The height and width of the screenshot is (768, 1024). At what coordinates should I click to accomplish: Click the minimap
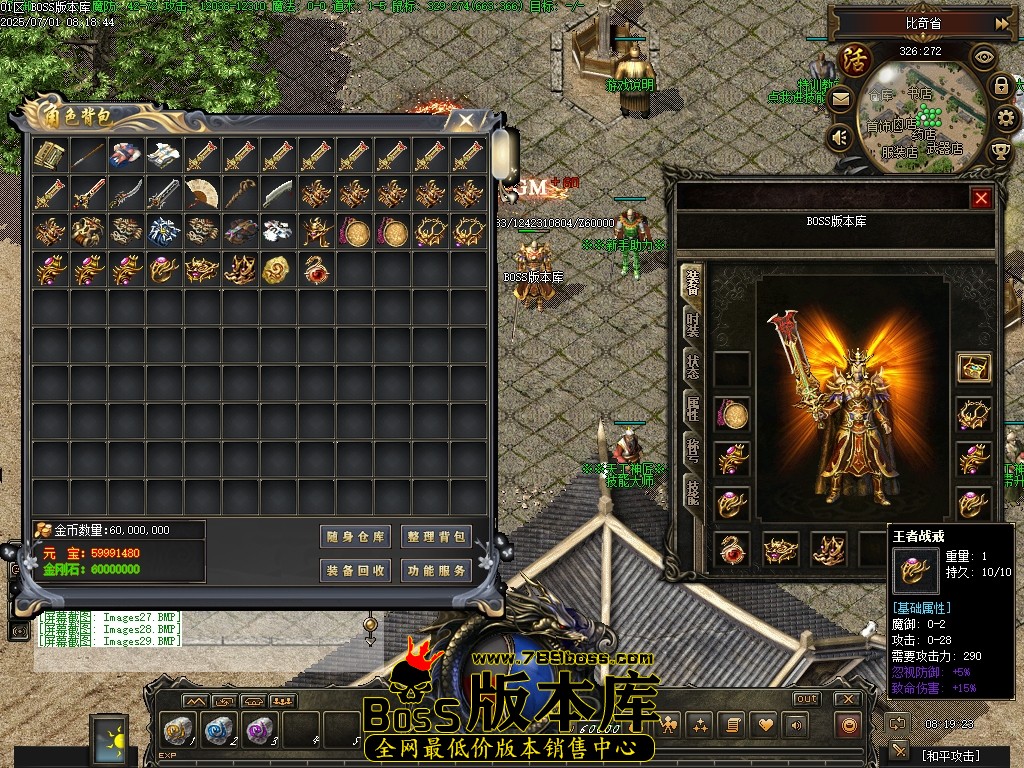(x=920, y=110)
